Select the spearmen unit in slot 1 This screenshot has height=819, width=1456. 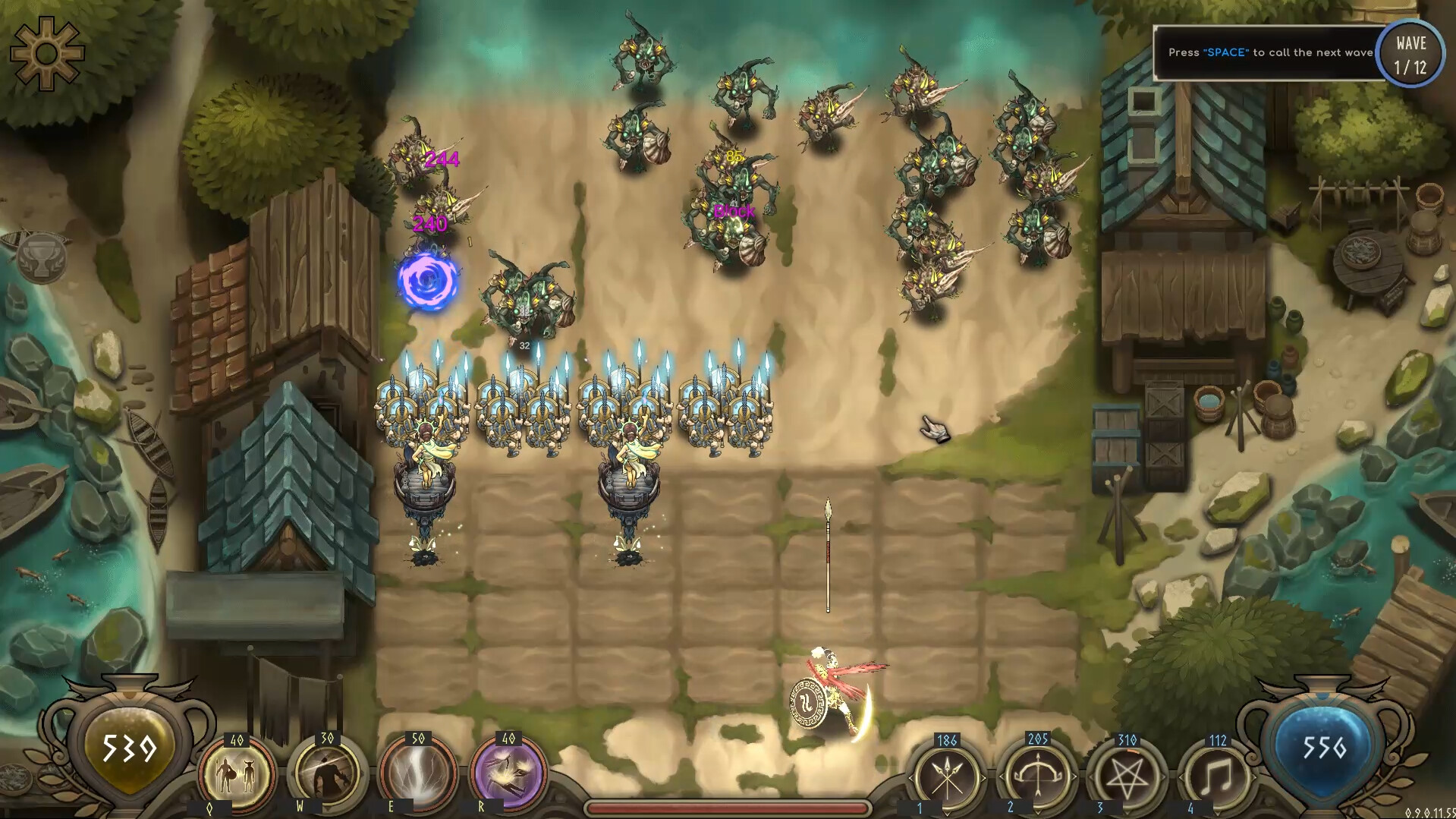(x=947, y=776)
